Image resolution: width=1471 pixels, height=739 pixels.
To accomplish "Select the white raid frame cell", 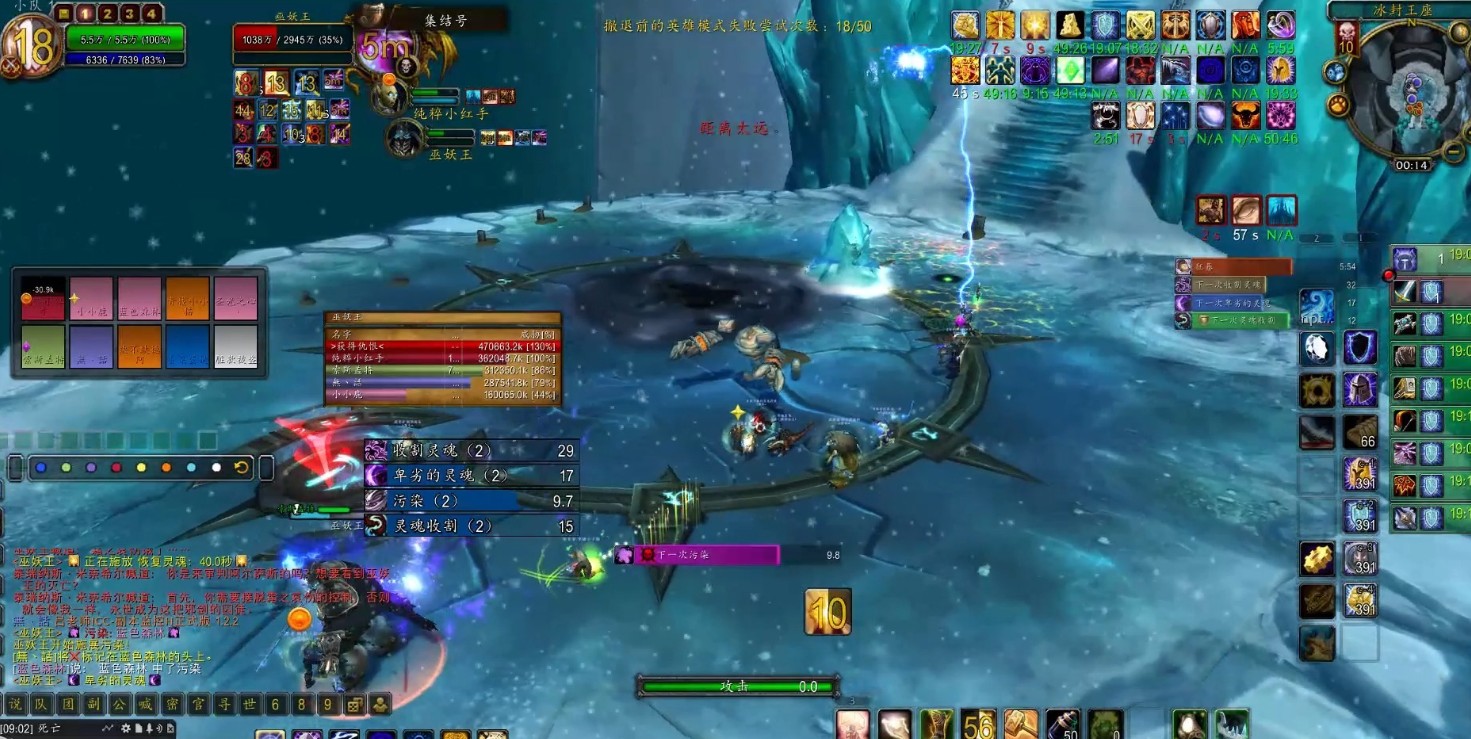I will (x=236, y=347).
